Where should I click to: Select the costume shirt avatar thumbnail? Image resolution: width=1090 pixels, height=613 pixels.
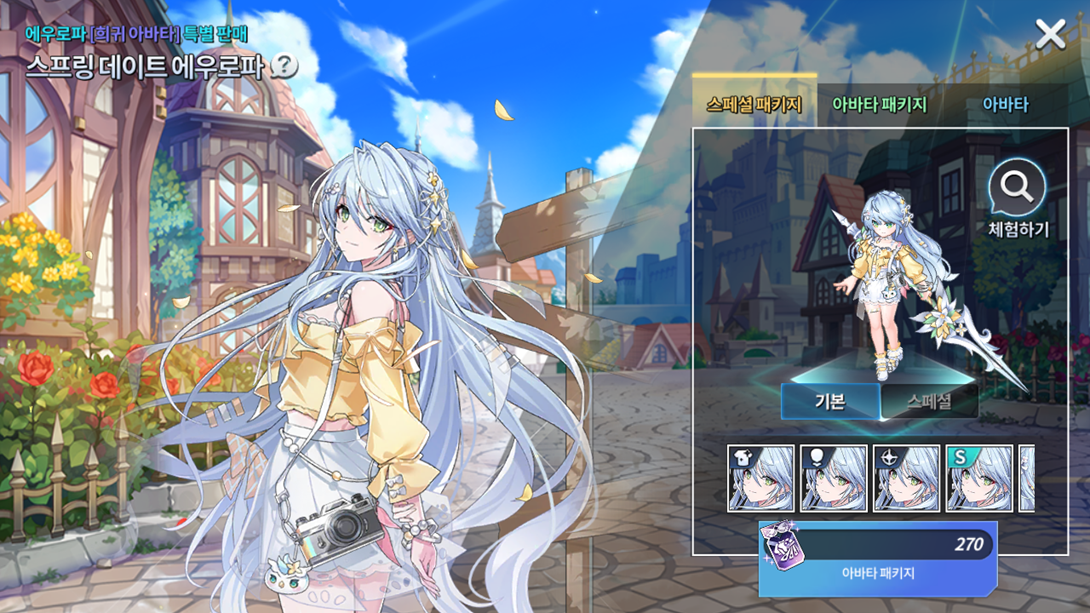point(761,479)
